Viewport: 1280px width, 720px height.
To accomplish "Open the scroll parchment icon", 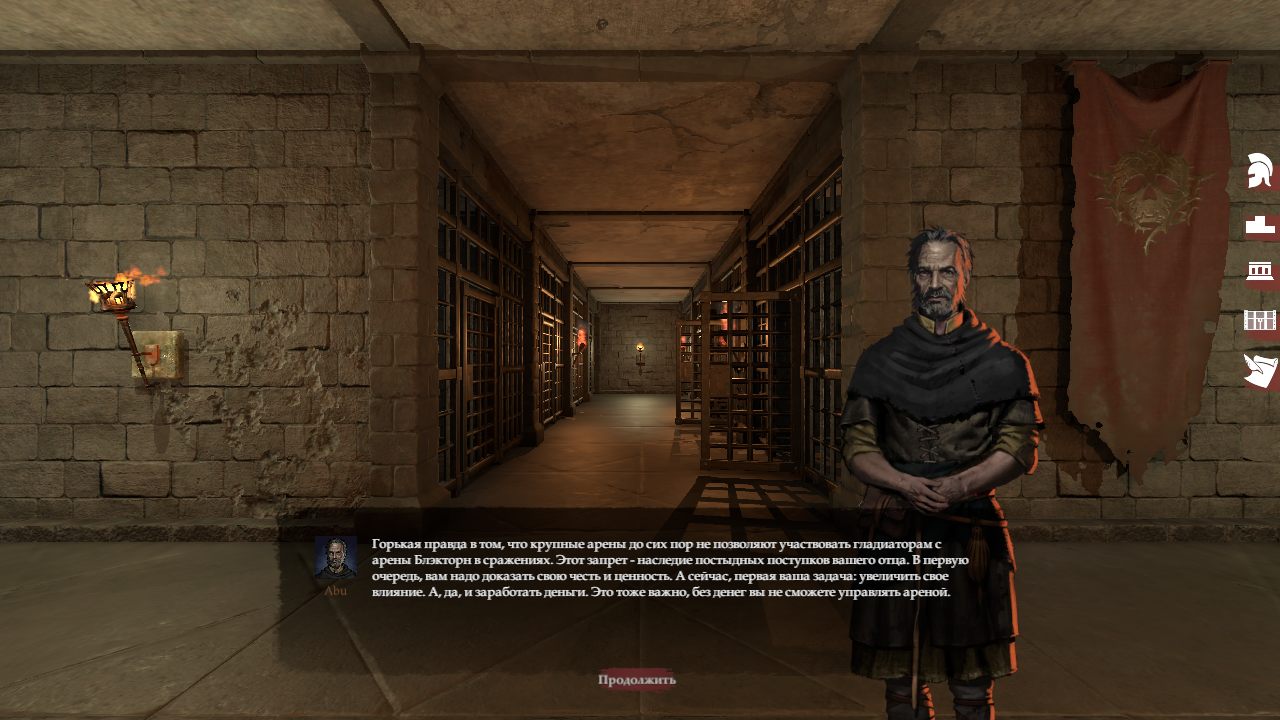I will point(1260,370).
